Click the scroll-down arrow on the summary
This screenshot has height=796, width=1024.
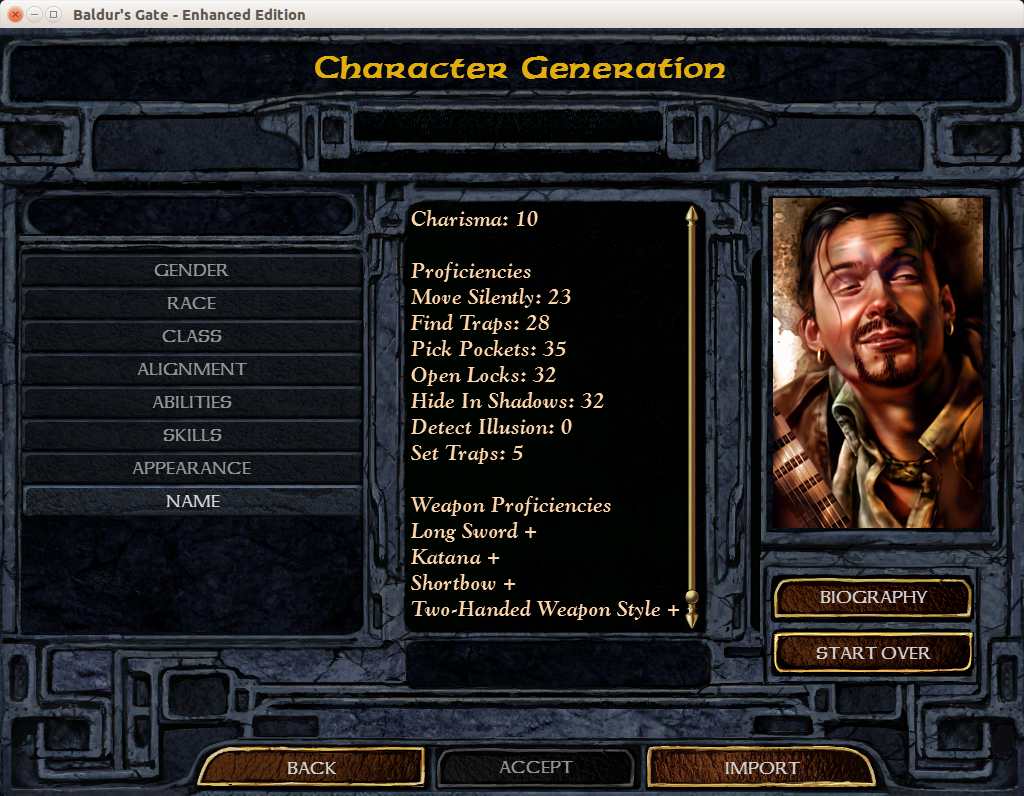[690, 620]
